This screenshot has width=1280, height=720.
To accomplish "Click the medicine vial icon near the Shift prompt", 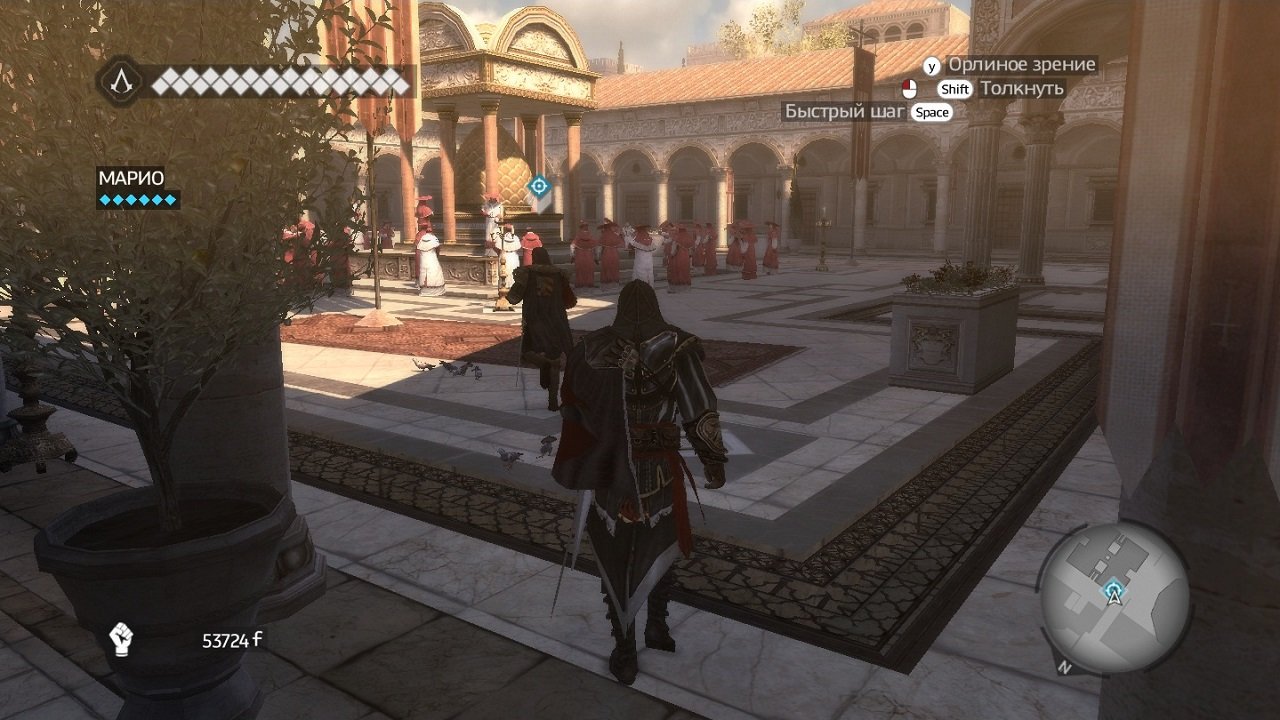I will 910,89.
